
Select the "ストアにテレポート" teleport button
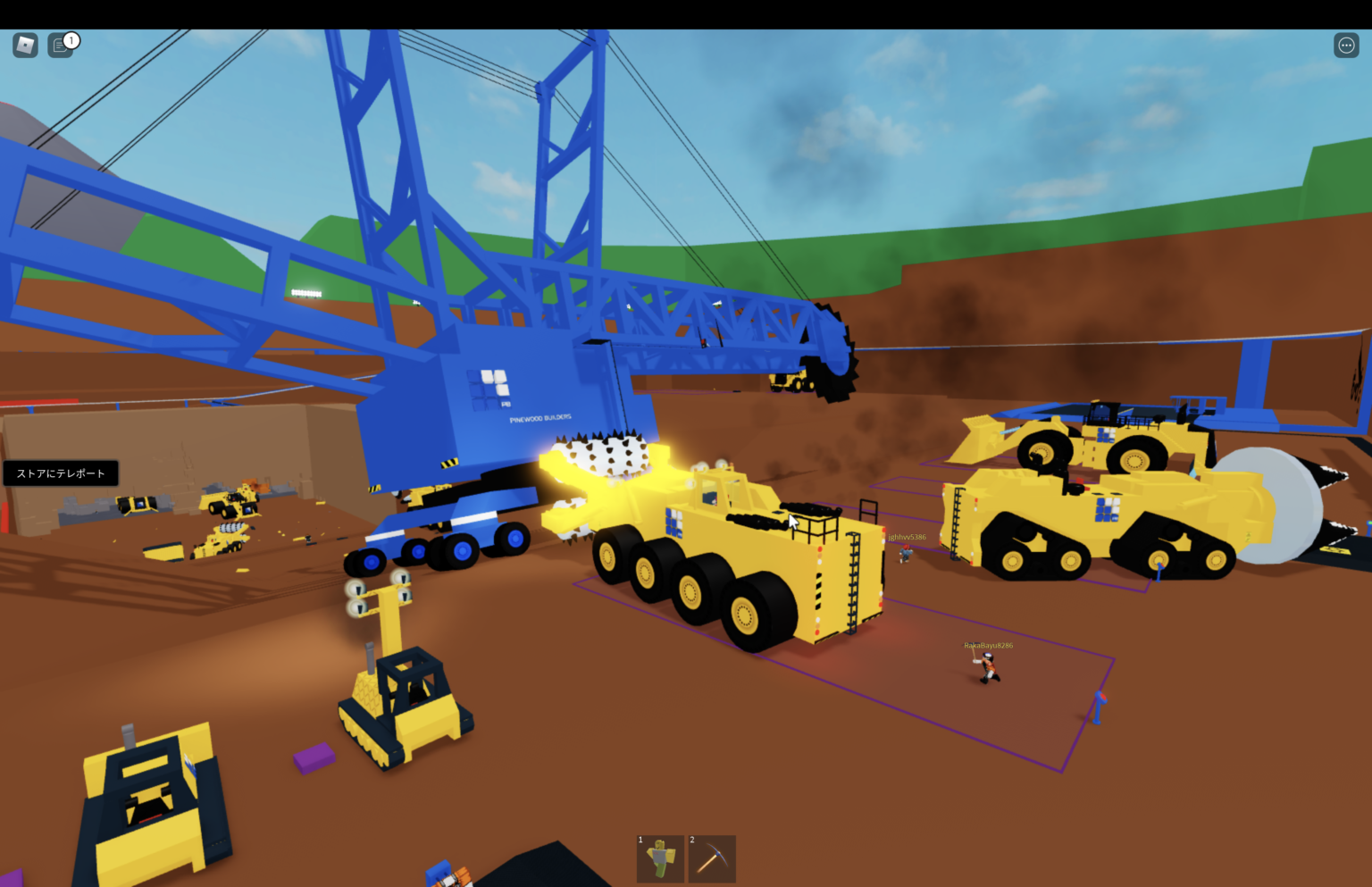pos(60,473)
